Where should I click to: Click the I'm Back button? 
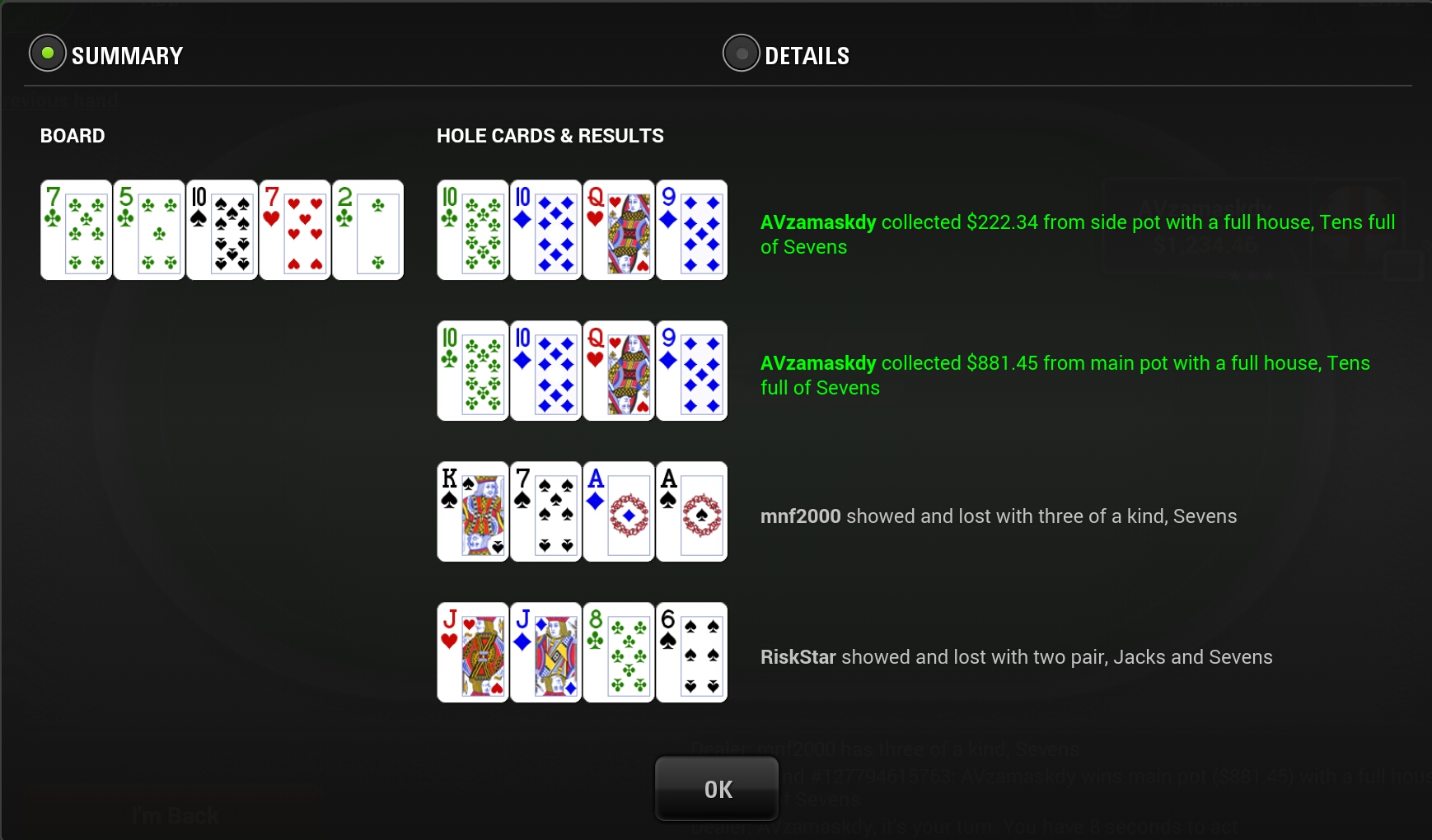(x=173, y=814)
